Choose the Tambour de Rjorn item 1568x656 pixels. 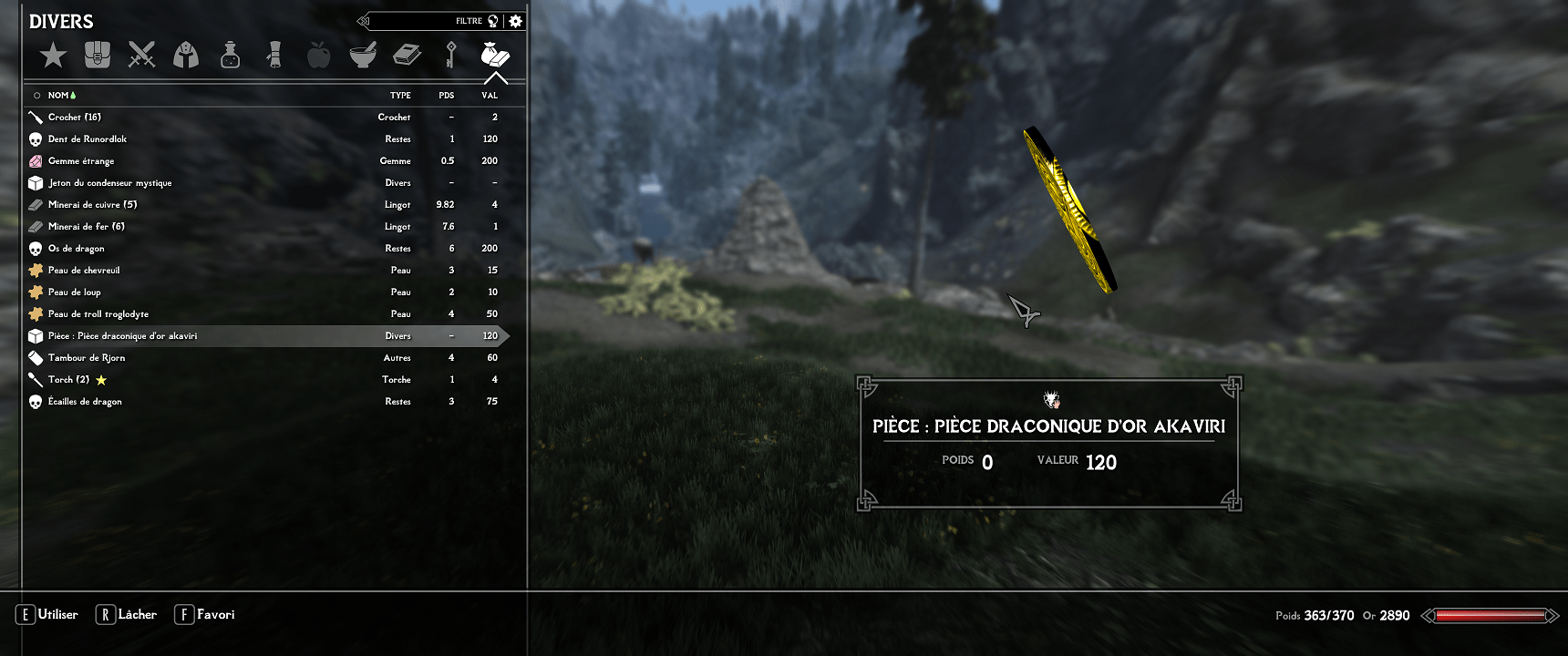[87, 358]
